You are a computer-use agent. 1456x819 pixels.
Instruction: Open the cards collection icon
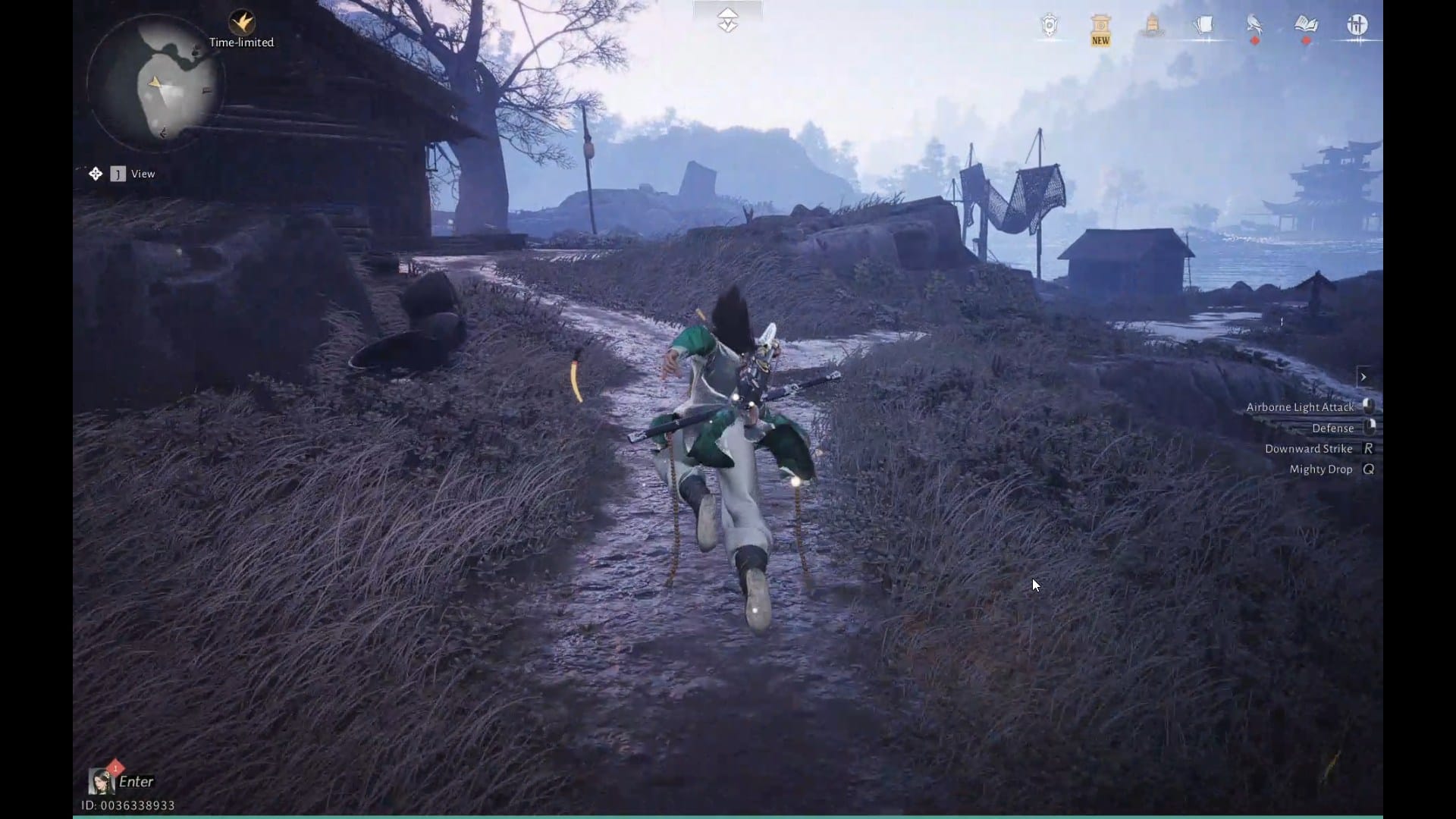click(1204, 24)
